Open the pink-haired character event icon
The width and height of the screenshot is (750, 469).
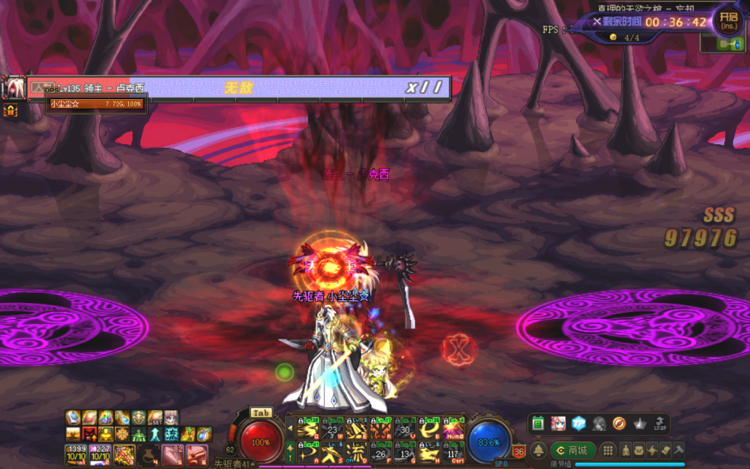coord(558,424)
